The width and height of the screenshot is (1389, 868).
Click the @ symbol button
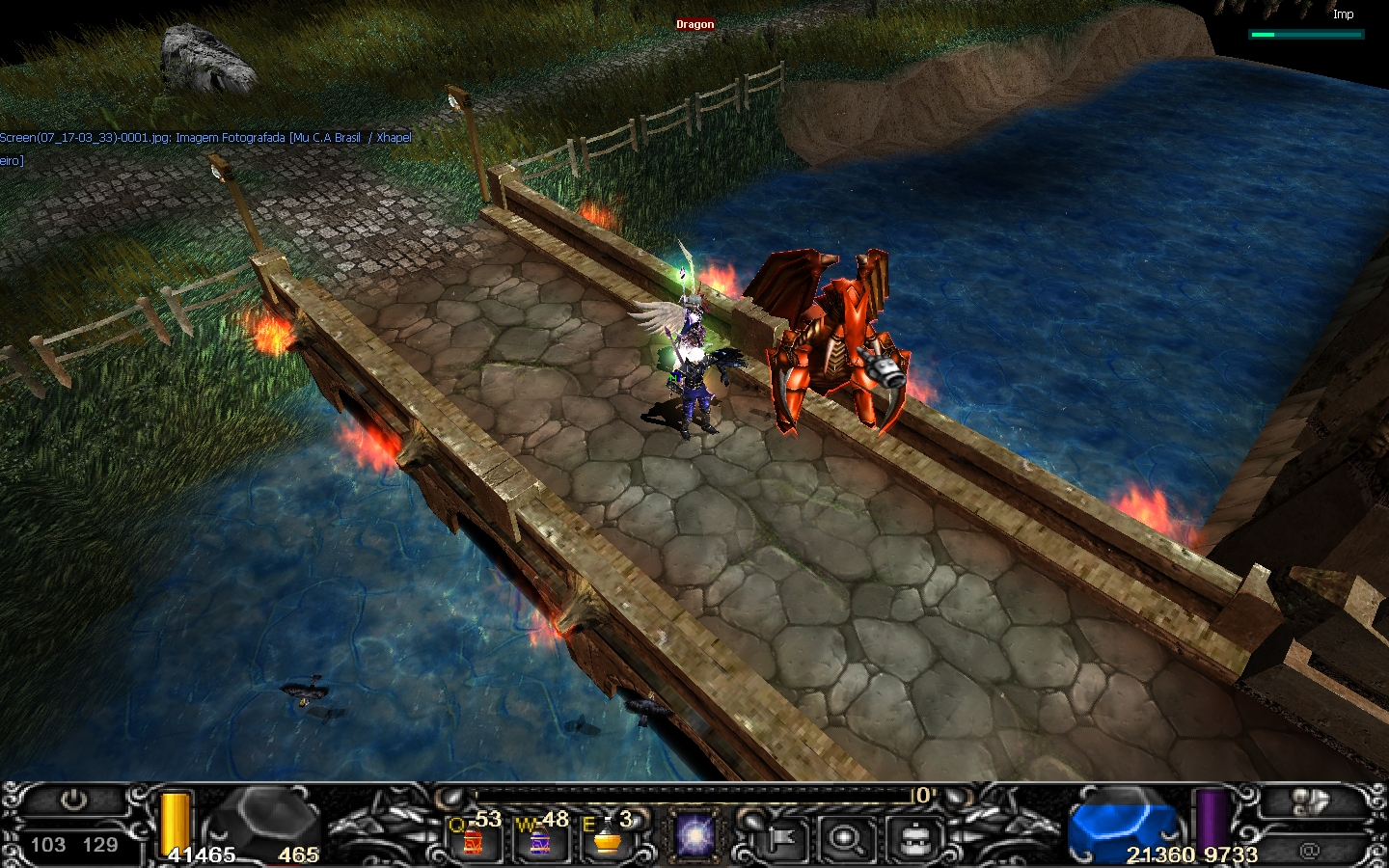1309,850
